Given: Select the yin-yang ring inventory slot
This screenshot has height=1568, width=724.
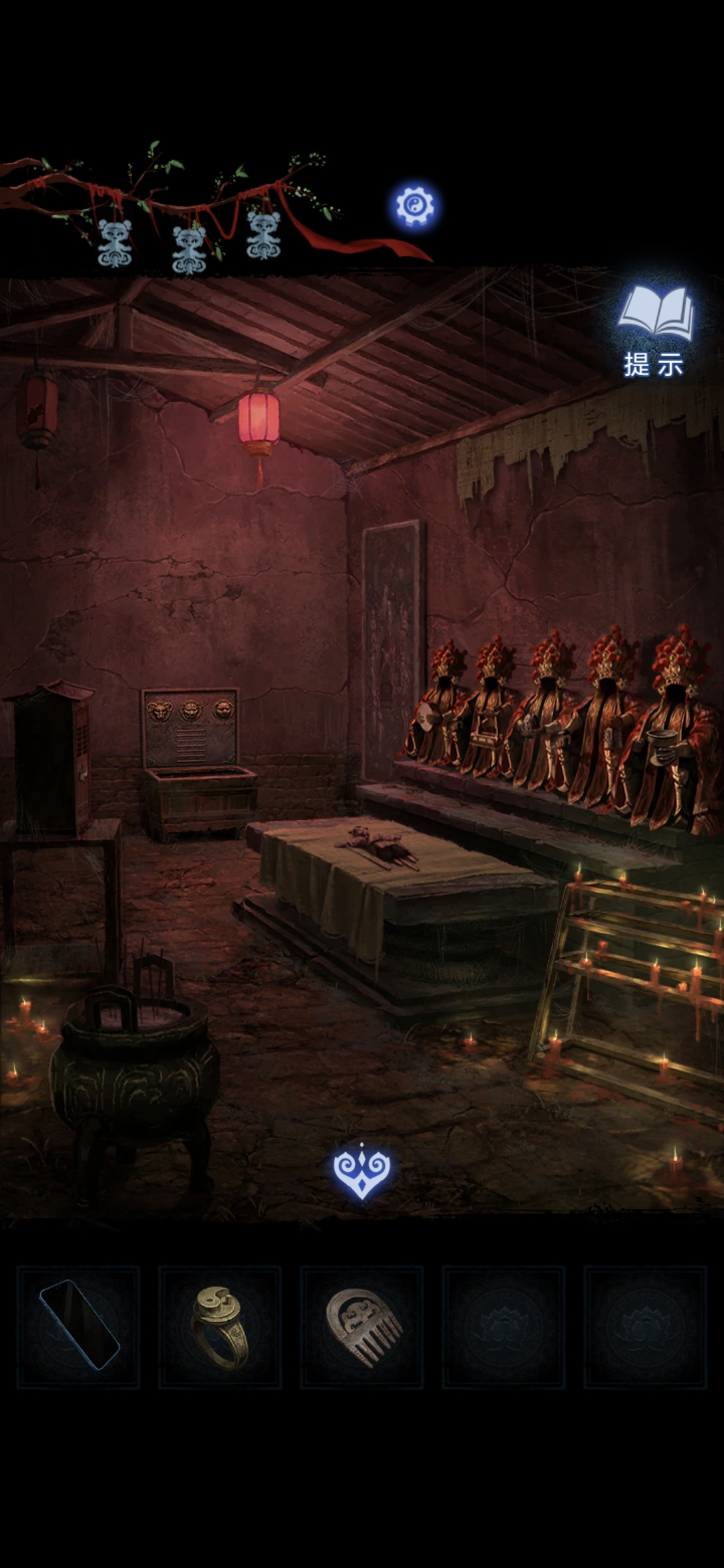Looking at the screenshot, I should 220,1327.
